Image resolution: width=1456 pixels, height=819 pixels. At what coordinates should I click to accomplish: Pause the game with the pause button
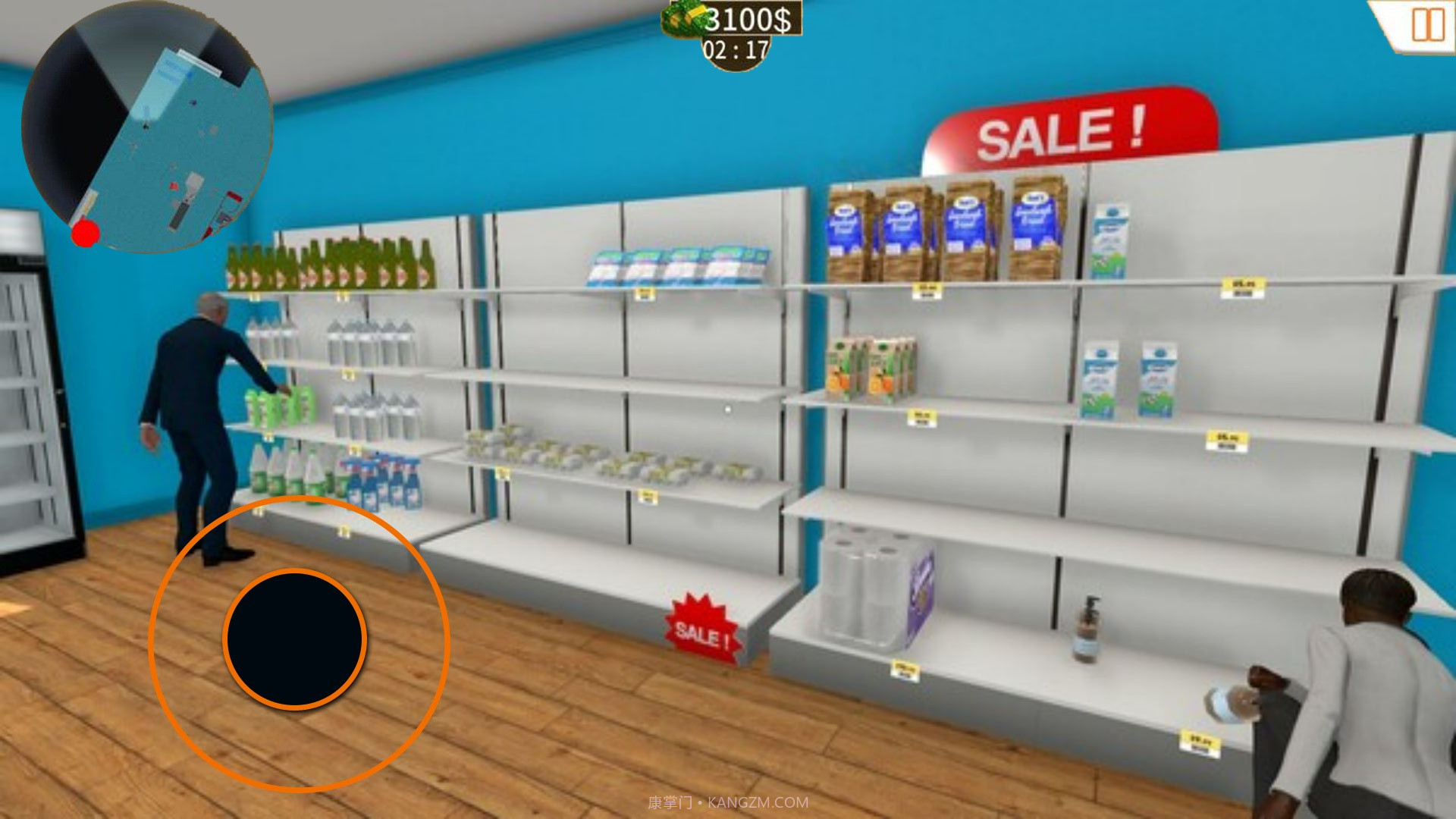point(1427,25)
